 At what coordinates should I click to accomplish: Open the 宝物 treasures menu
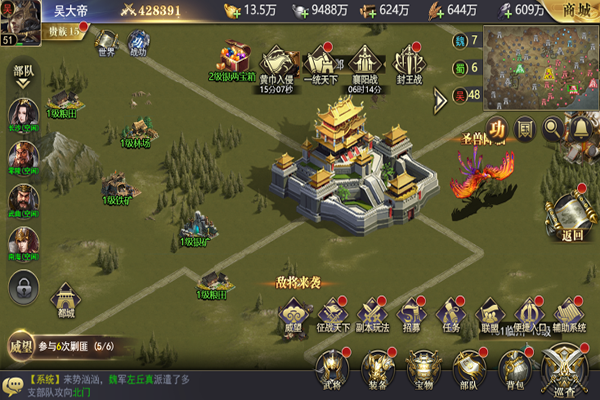click(424, 369)
